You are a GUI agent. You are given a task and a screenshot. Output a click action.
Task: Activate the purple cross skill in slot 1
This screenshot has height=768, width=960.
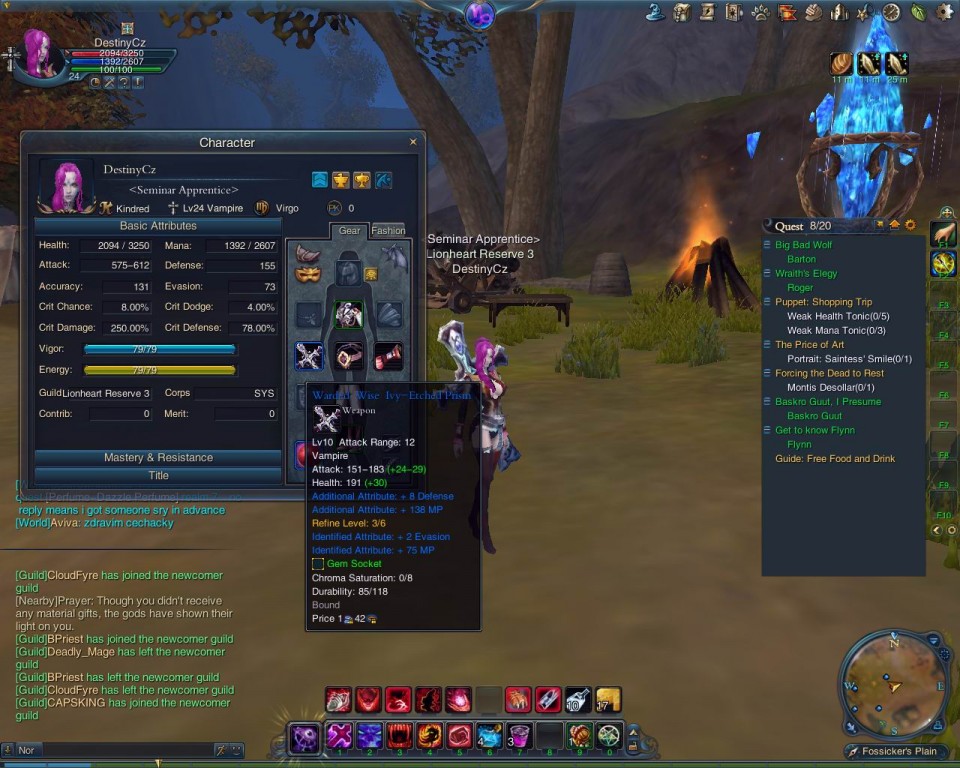click(x=339, y=737)
